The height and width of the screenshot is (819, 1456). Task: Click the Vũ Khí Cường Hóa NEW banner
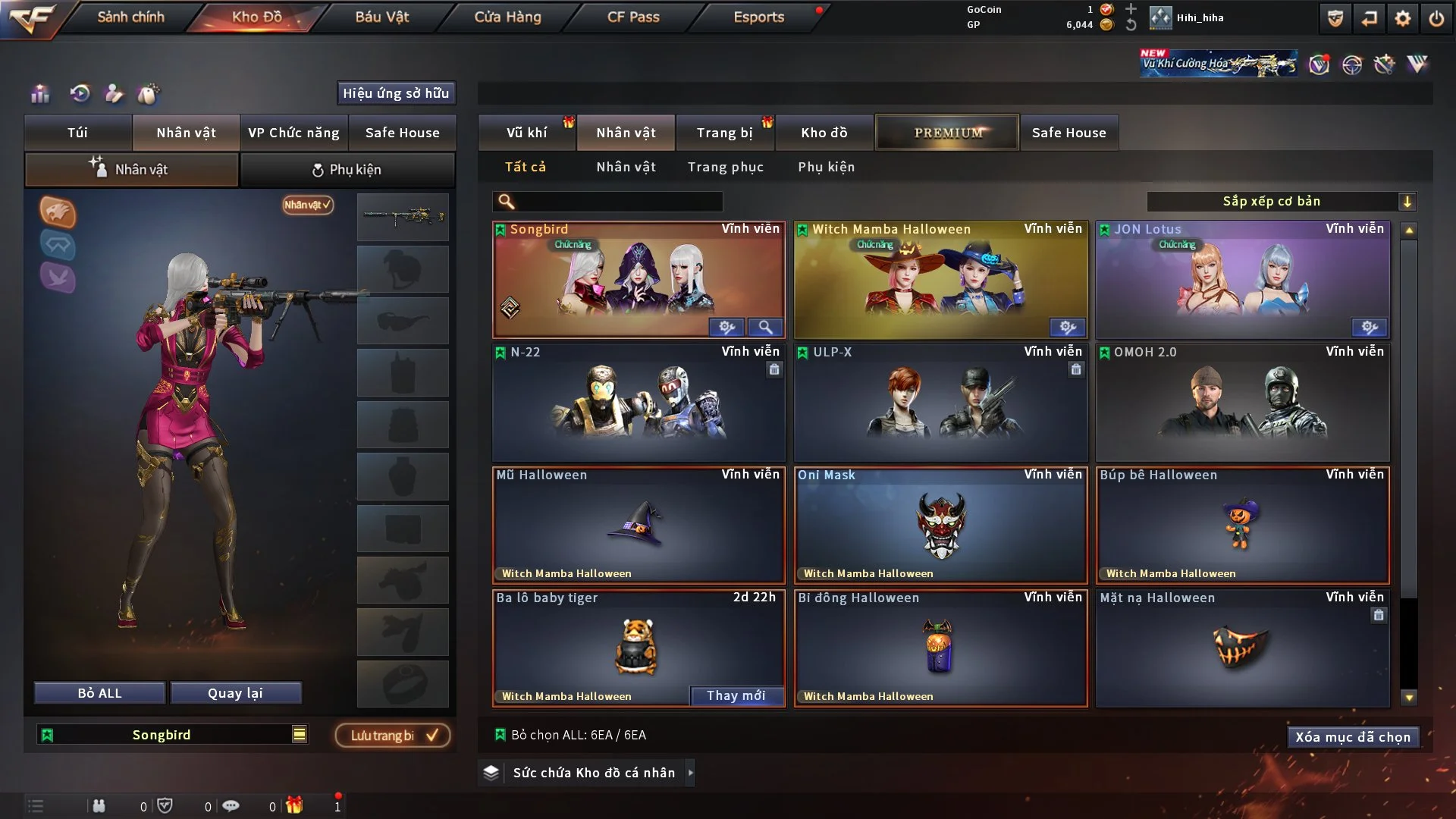pos(1217,62)
